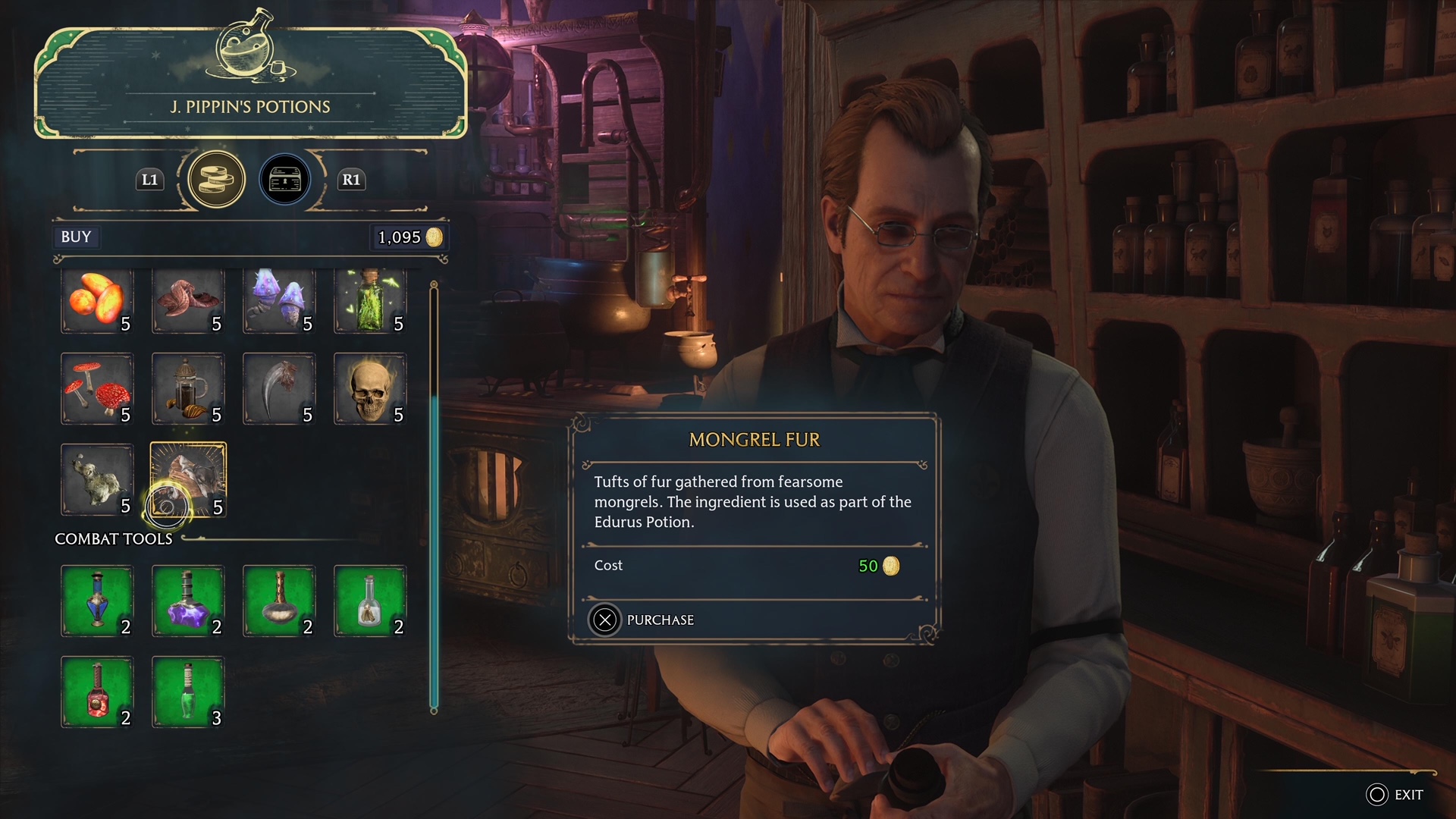Open the Sell tab with chest icon
The height and width of the screenshot is (819, 1456).
coord(285,180)
